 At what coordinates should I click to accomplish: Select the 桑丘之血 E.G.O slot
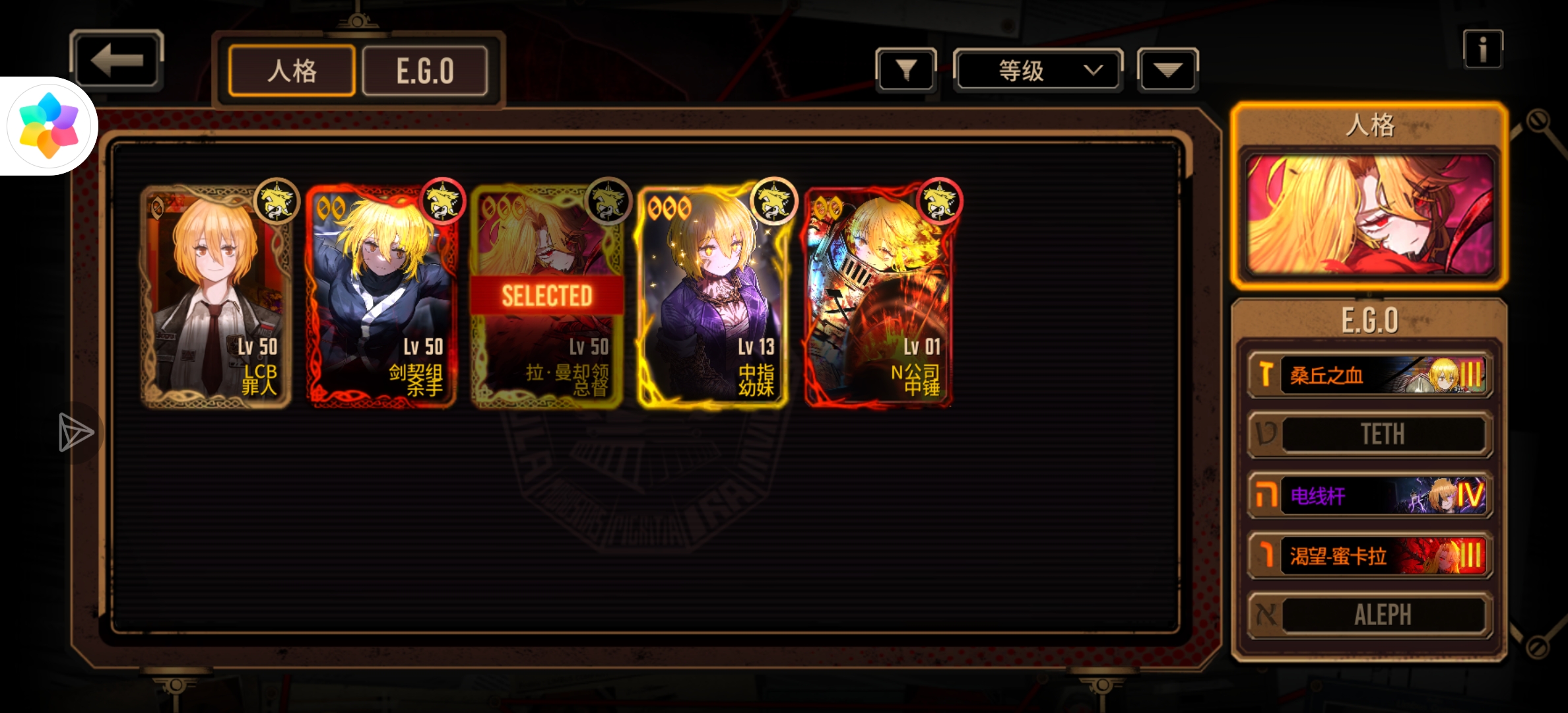pyautogui.click(x=1369, y=375)
